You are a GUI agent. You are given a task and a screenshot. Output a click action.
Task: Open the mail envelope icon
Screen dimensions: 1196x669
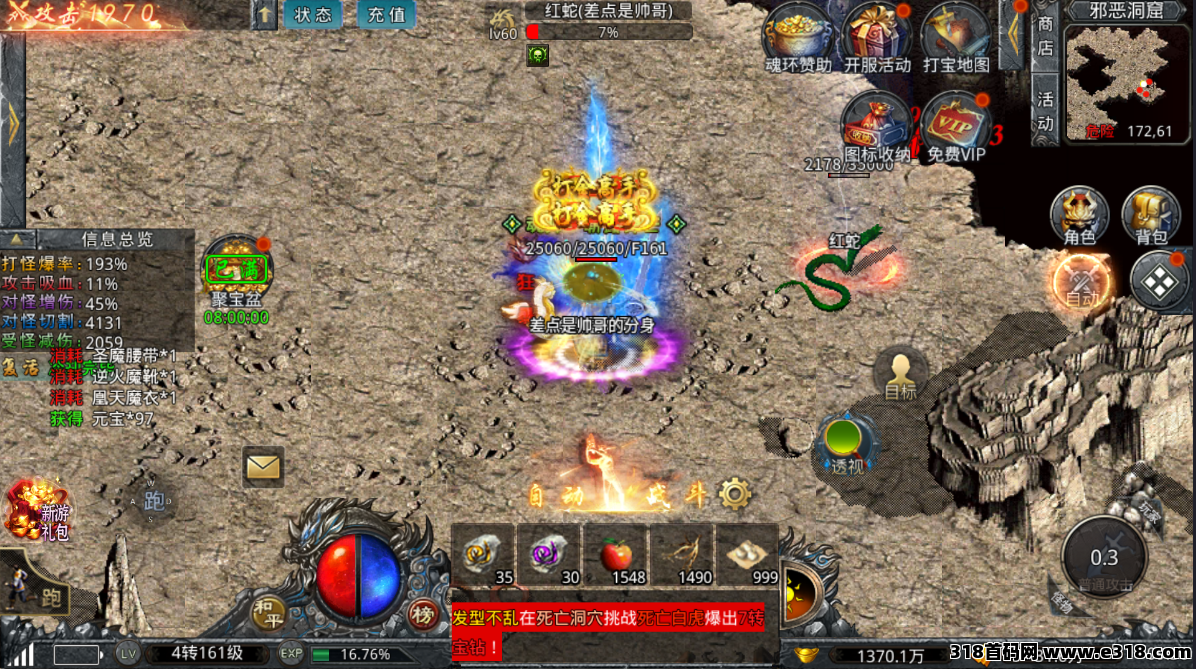click(x=263, y=466)
